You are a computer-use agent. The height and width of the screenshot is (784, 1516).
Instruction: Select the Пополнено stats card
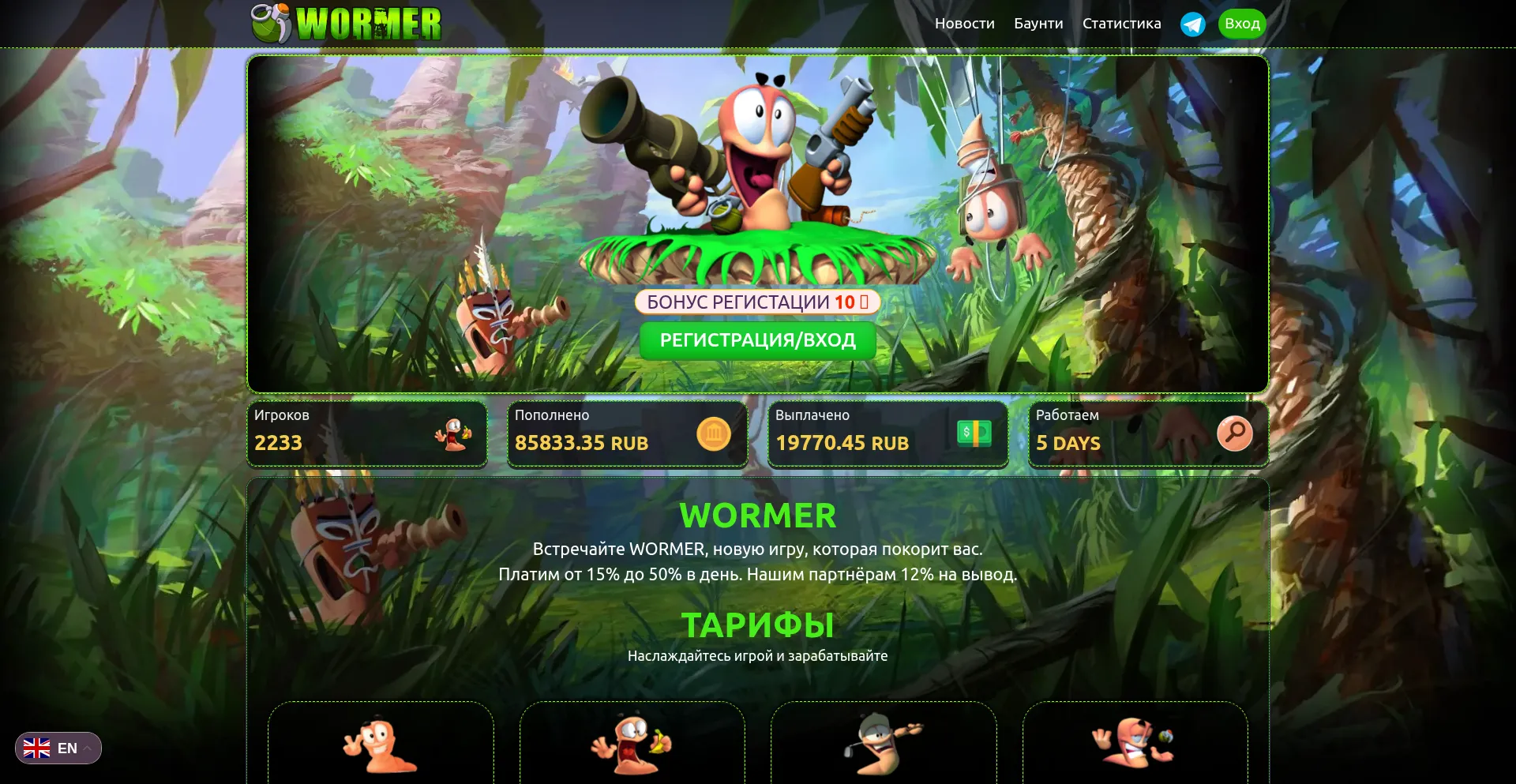coord(627,433)
